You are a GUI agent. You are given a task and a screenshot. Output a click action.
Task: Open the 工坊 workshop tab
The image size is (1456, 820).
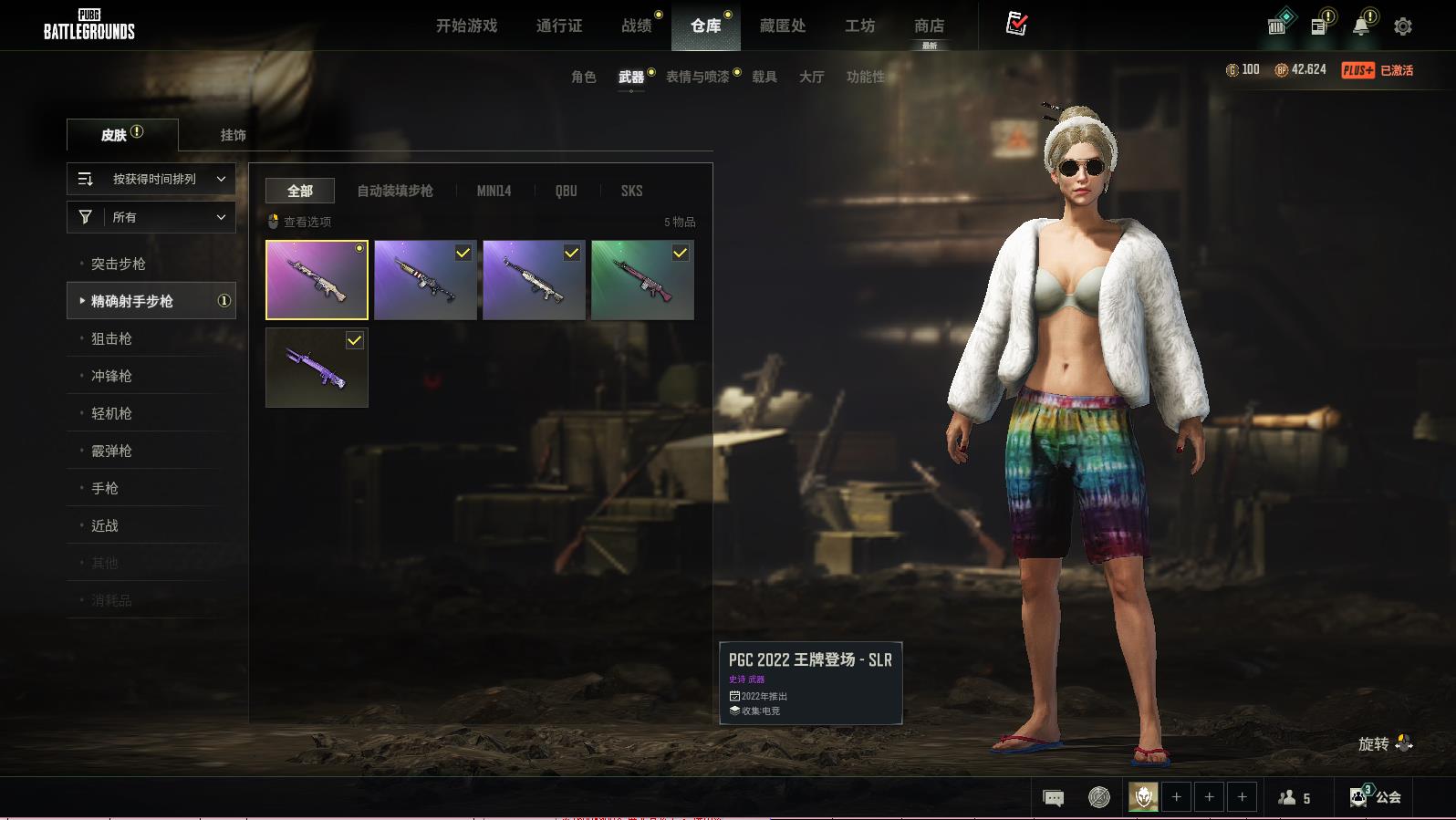[859, 26]
